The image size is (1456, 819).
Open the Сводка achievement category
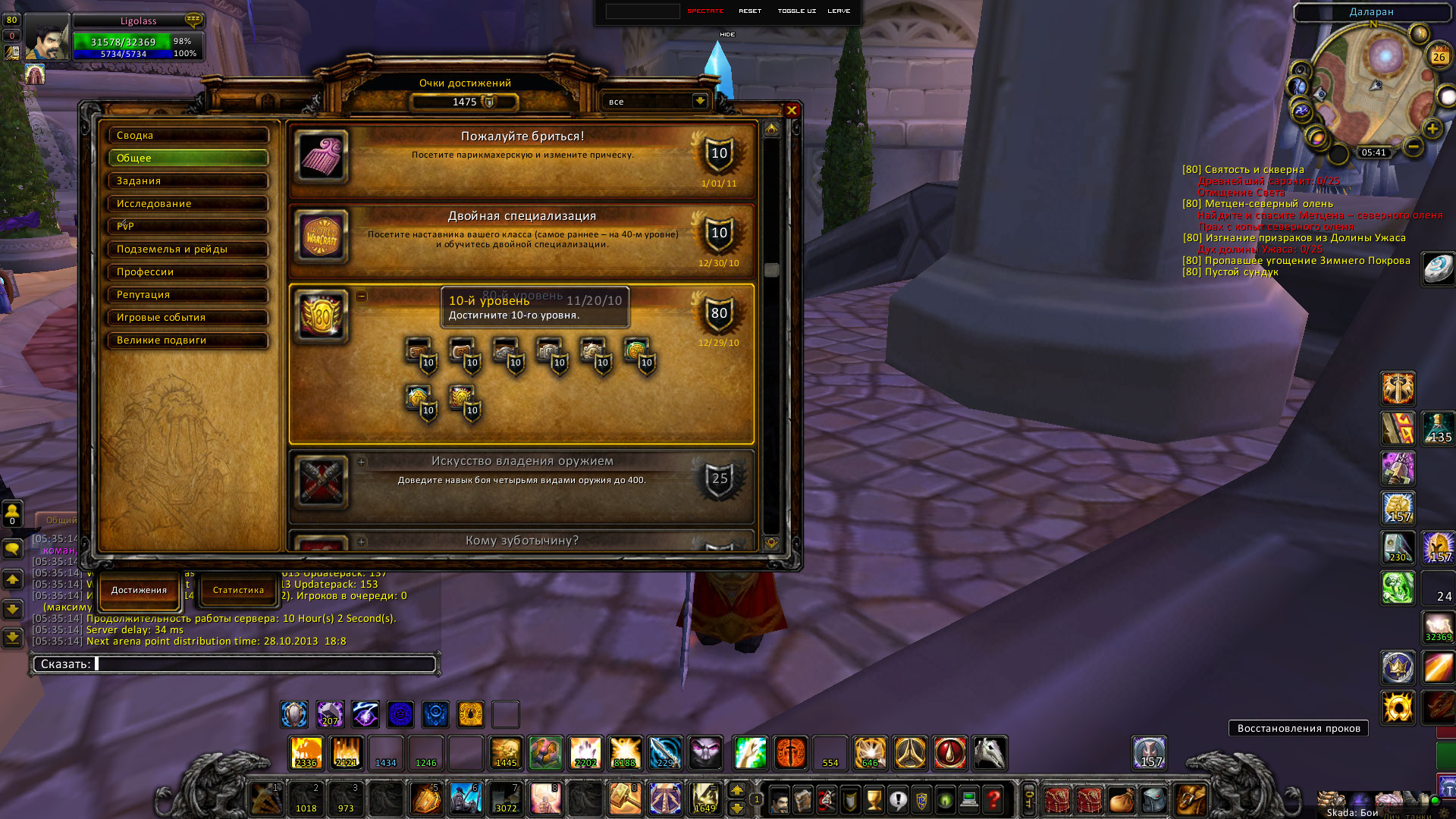click(188, 136)
